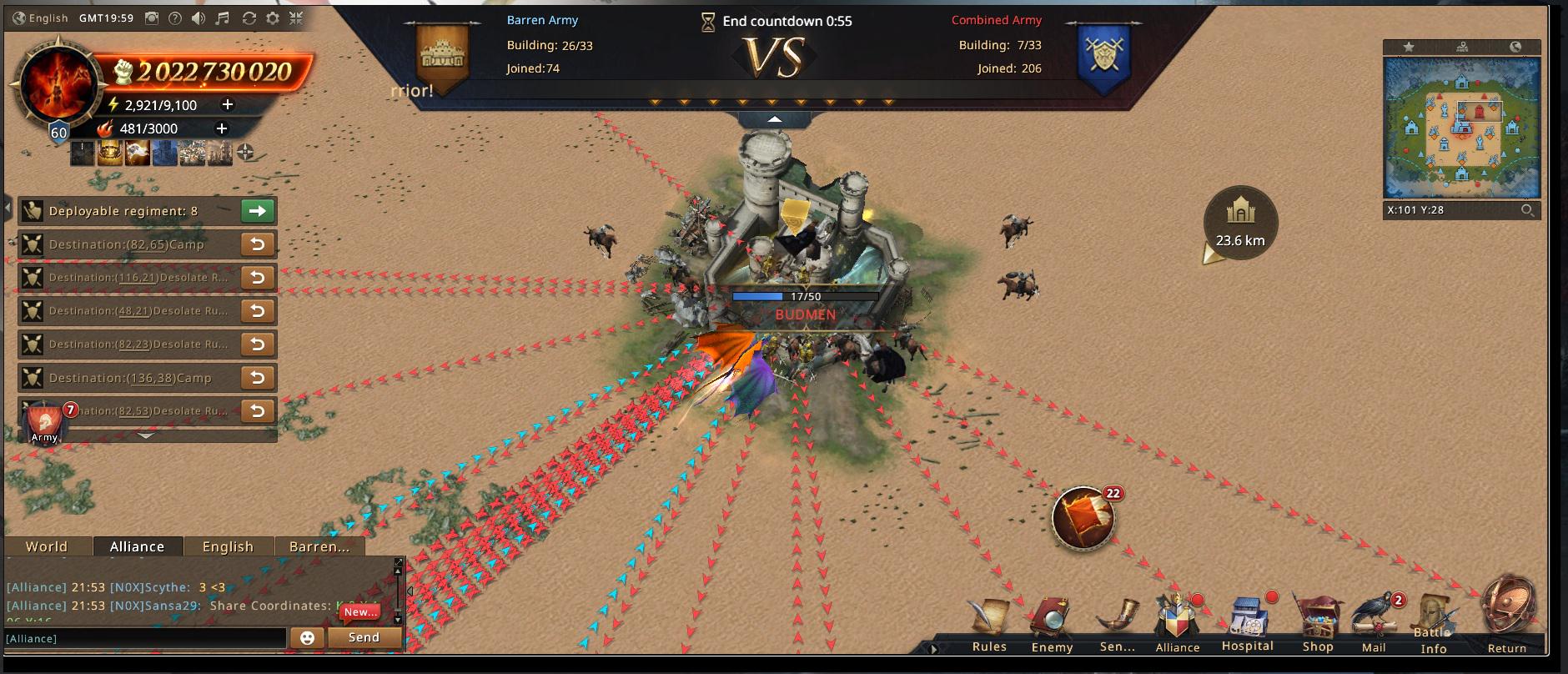Image resolution: width=1568 pixels, height=674 pixels.
Task: Click the green deployable regiment arrow
Action: (258, 211)
